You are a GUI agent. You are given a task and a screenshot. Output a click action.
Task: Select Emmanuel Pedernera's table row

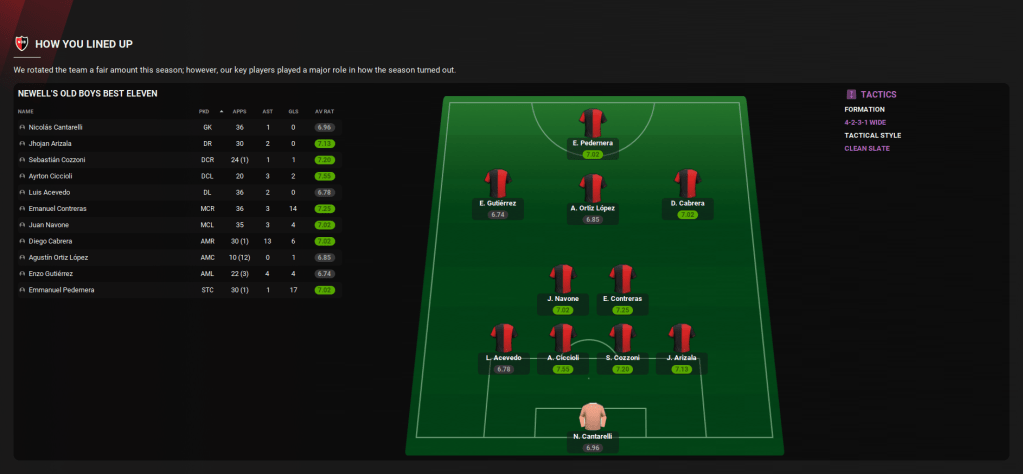(61, 290)
